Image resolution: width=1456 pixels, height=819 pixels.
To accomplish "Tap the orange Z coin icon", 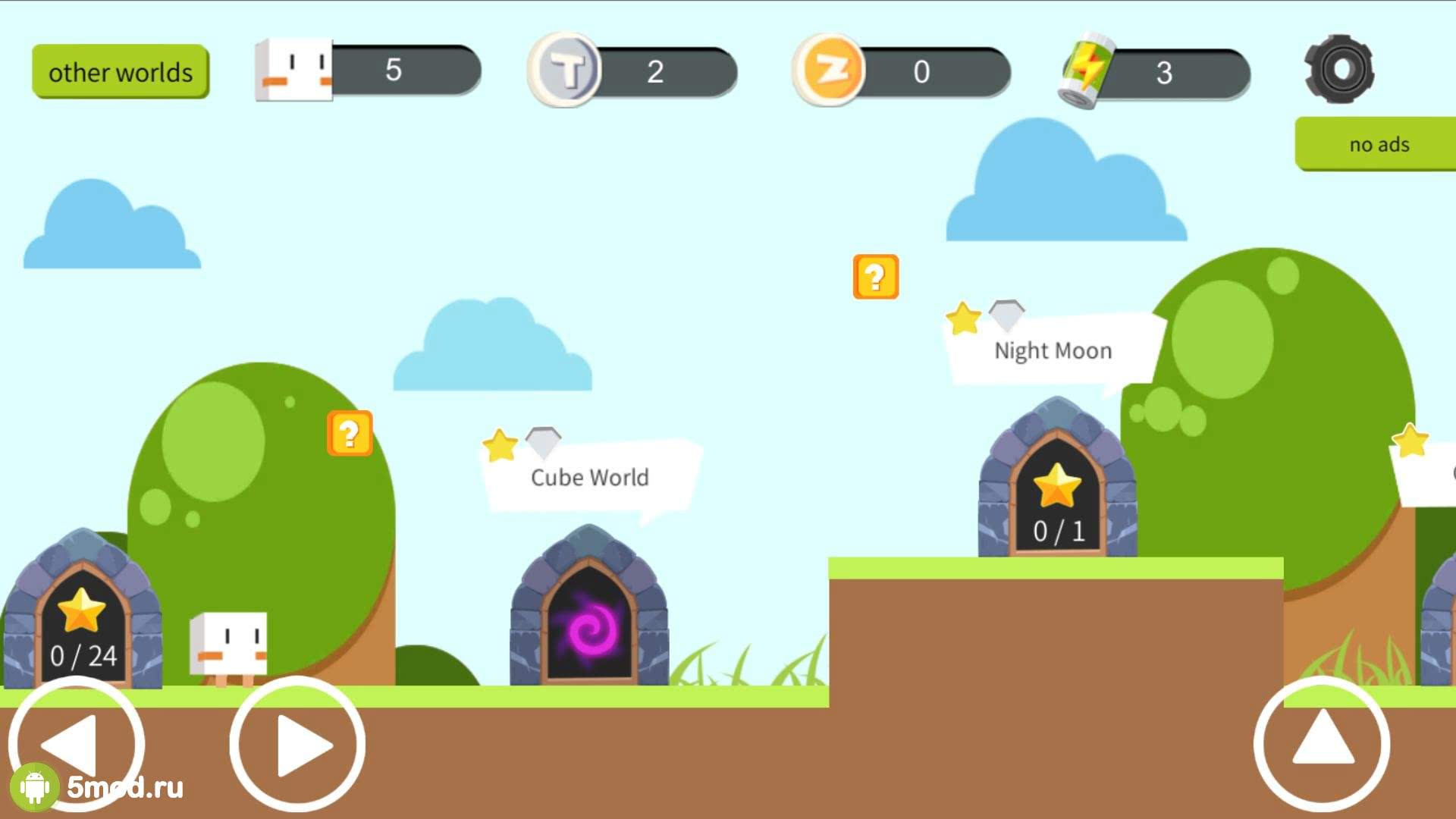I will click(x=830, y=70).
